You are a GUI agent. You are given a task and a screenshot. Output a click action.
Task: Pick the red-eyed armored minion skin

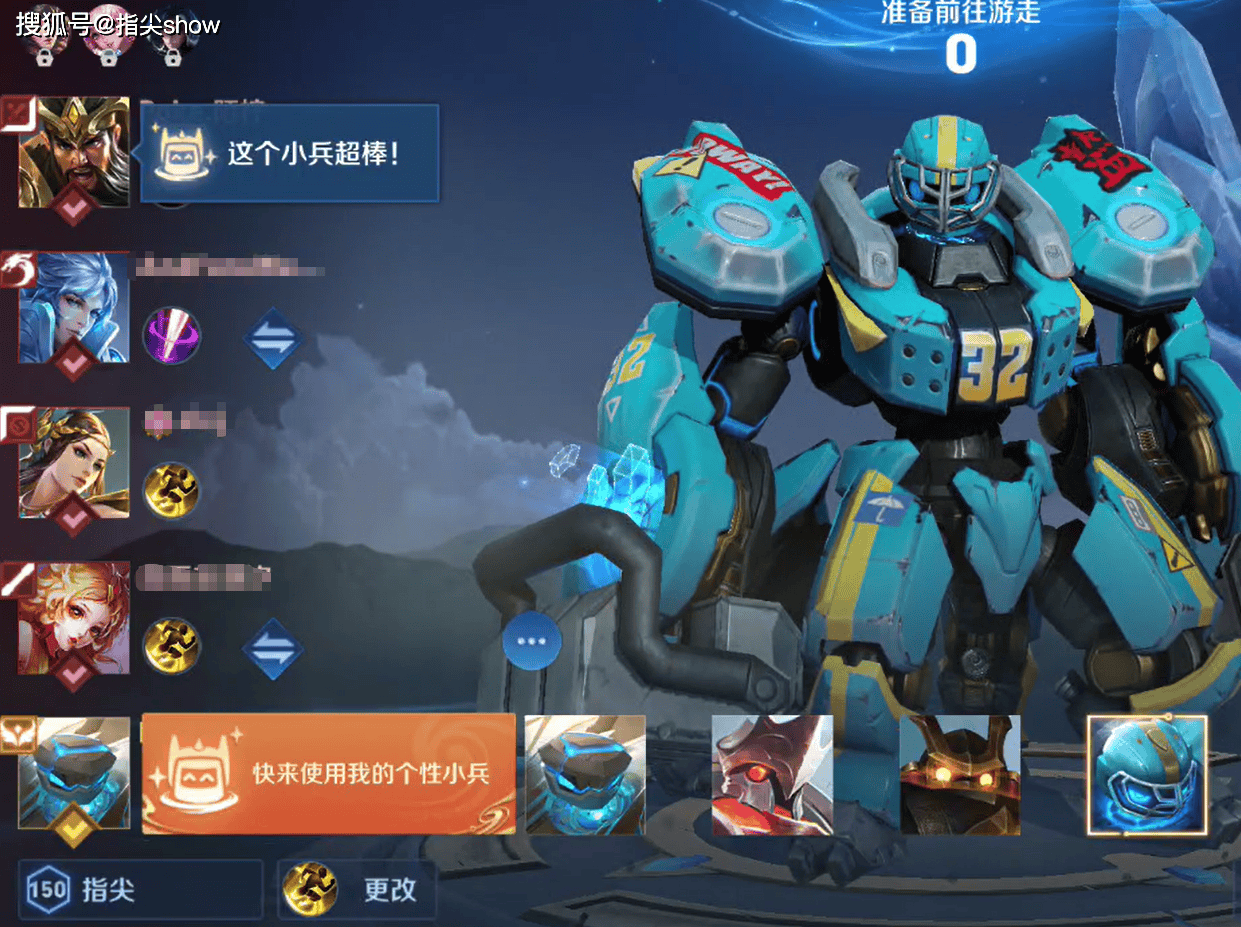pyautogui.click(x=772, y=775)
